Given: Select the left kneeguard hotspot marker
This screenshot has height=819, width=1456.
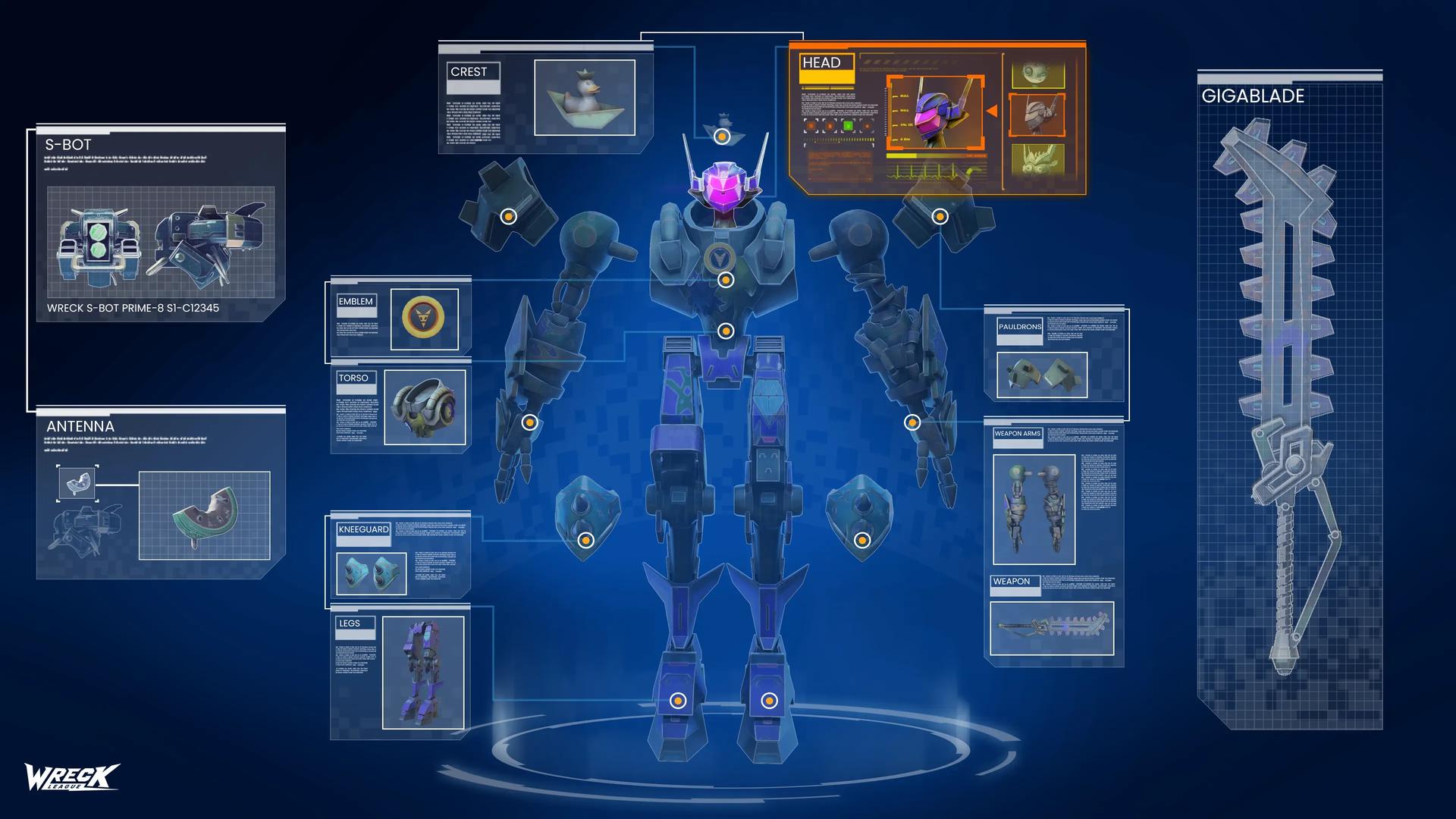Looking at the screenshot, I should coord(585,540).
